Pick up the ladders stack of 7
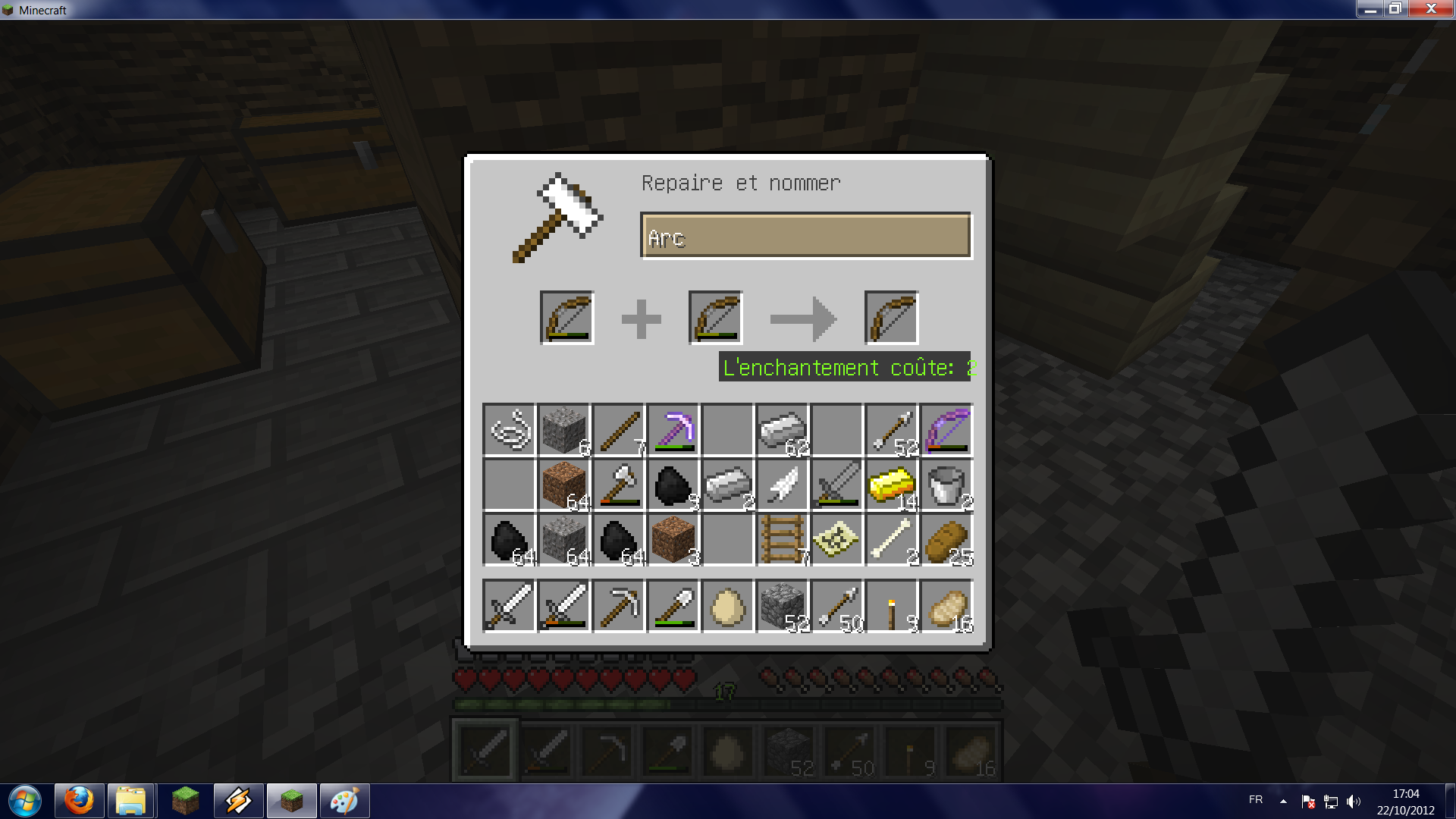Viewport: 1456px width, 819px height. [x=781, y=539]
